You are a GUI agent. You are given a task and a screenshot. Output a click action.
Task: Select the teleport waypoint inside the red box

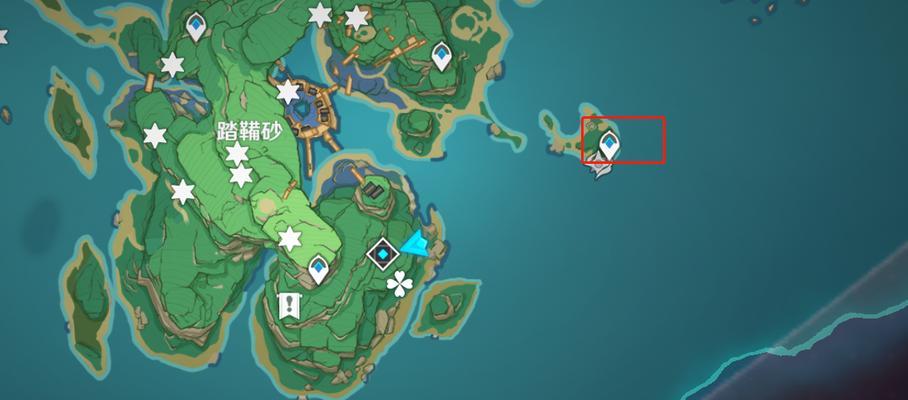click(x=608, y=146)
